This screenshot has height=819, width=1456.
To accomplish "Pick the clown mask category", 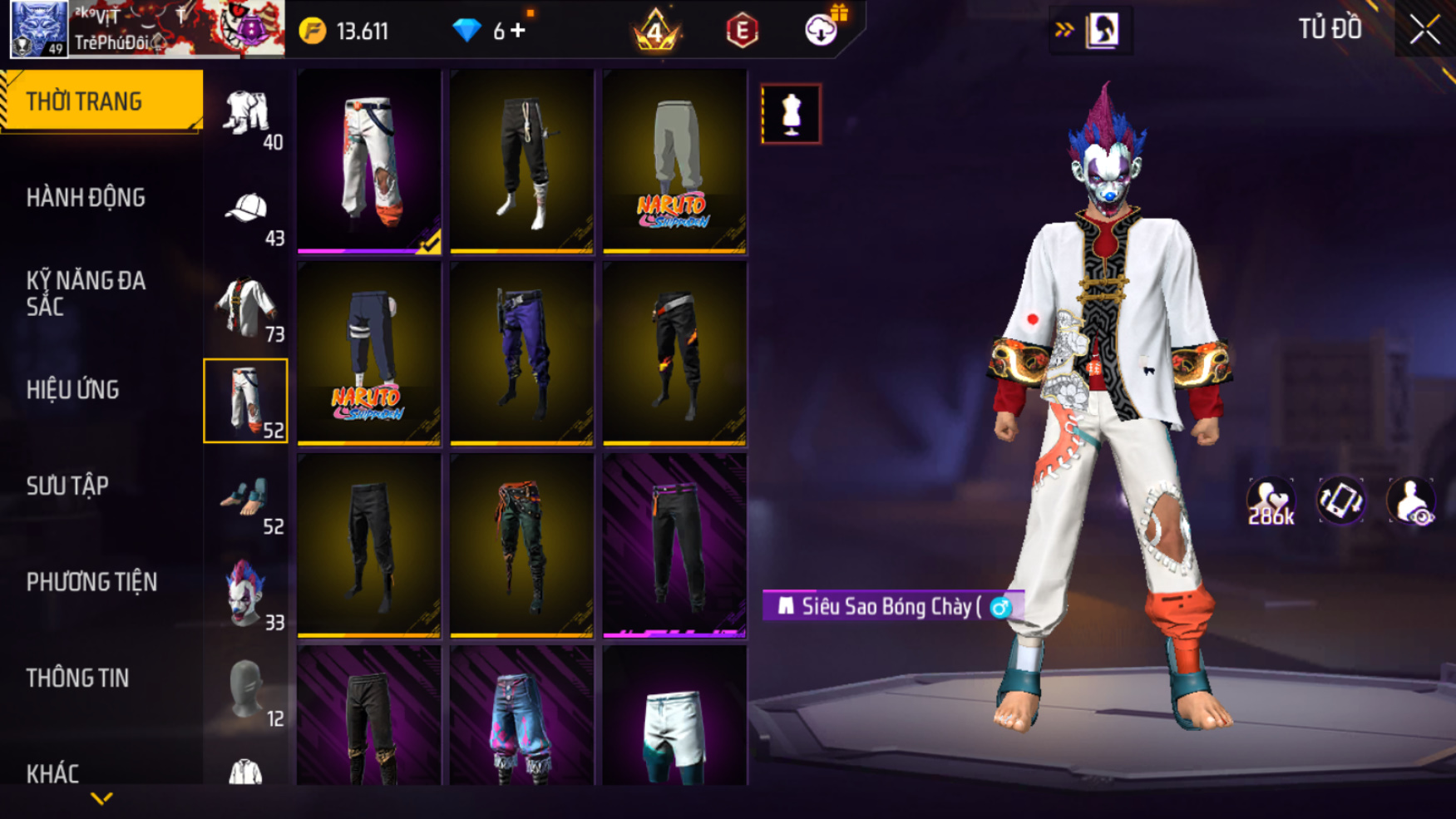I will pyautogui.click(x=246, y=595).
